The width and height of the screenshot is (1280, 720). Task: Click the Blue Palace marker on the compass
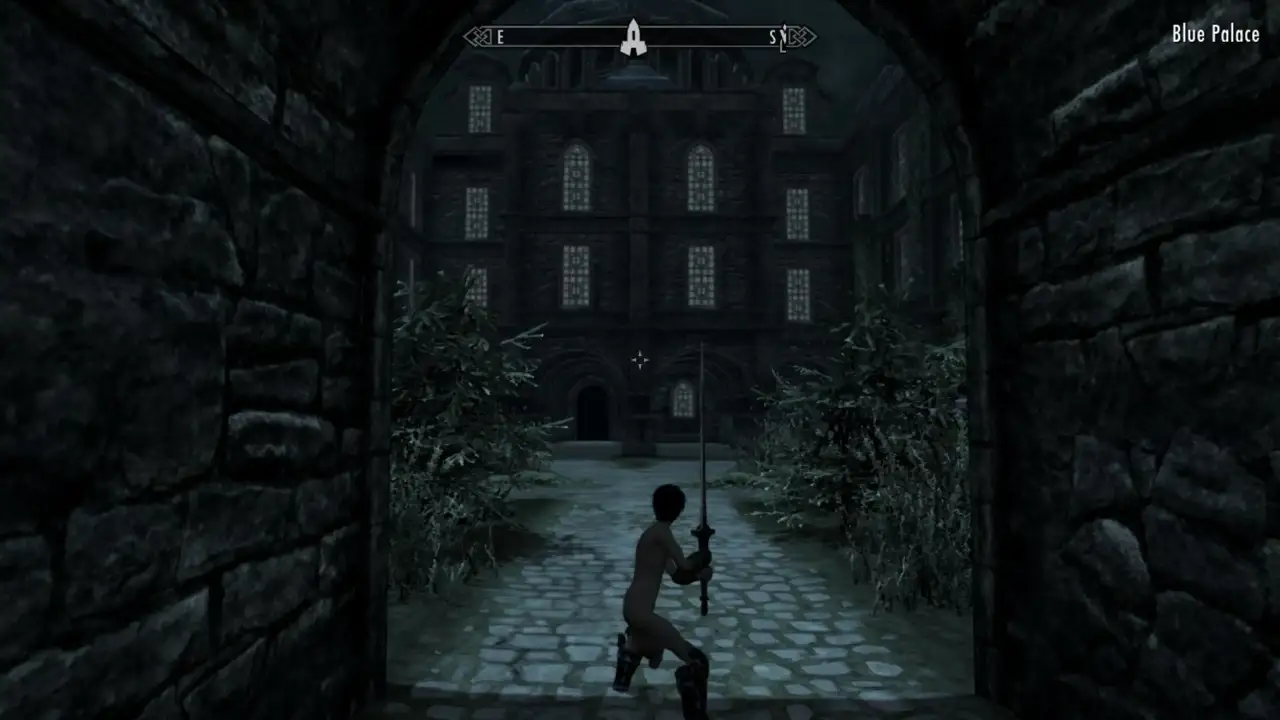point(632,37)
